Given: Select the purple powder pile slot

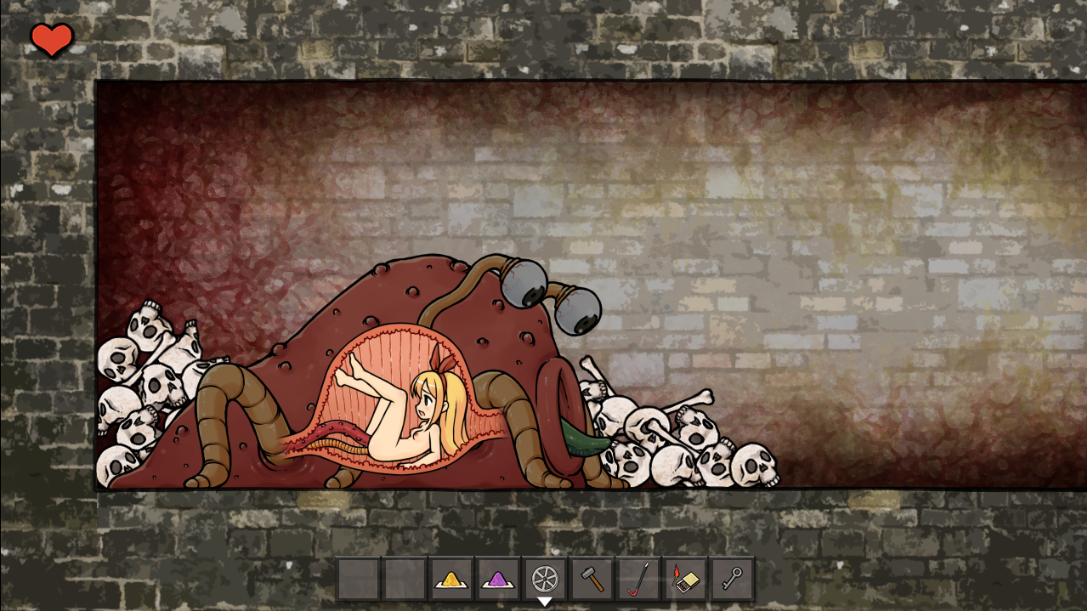Looking at the screenshot, I should point(498,579).
